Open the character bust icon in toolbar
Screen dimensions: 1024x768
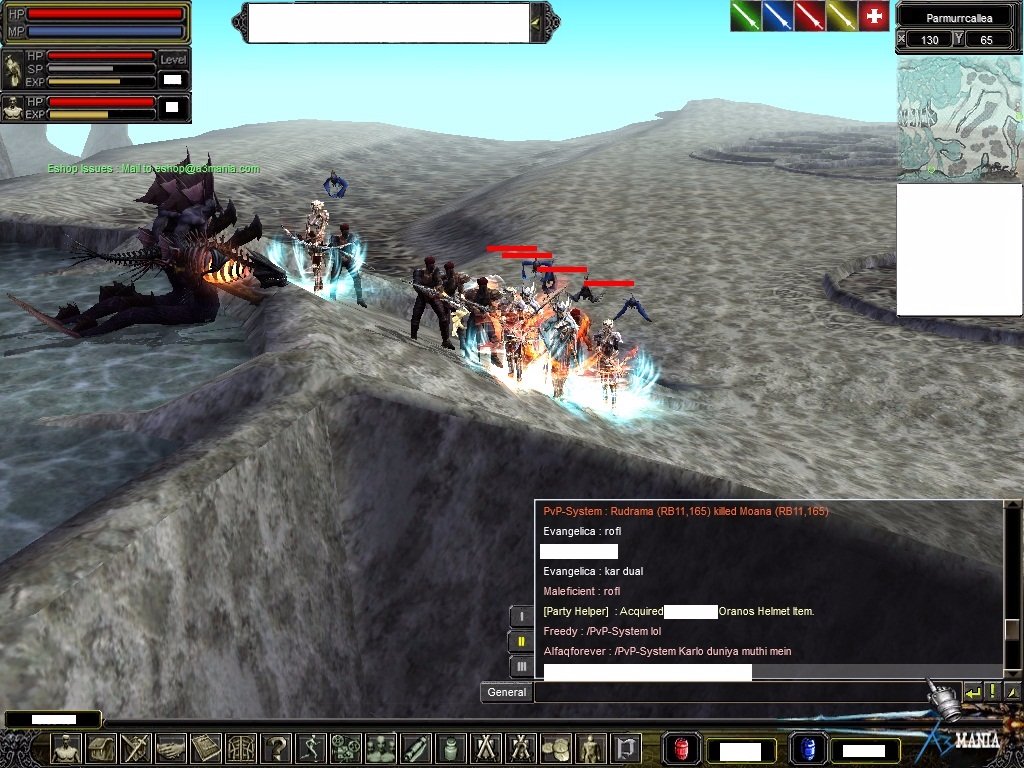click(x=66, y=749)
